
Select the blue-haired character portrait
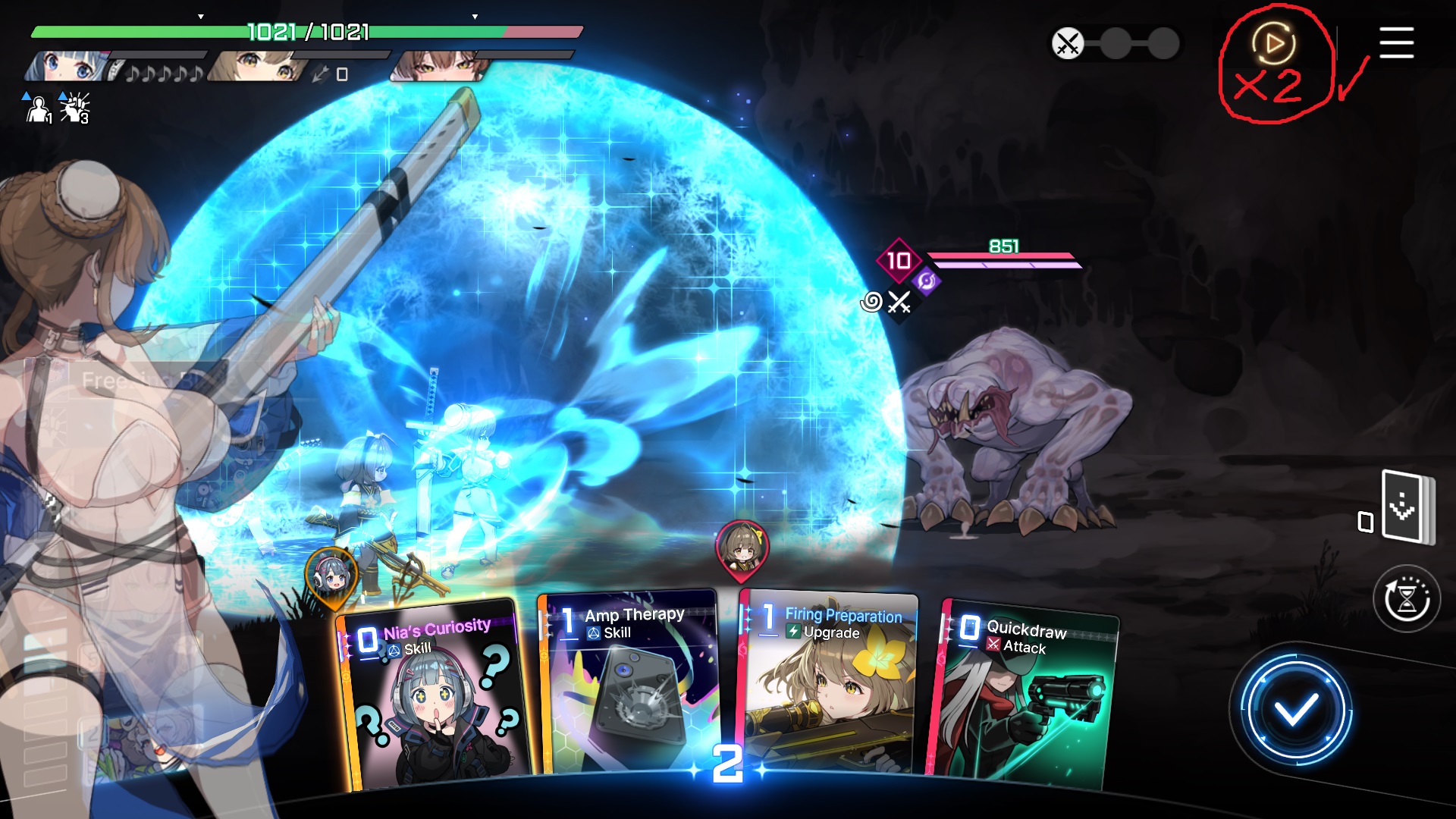[67, 67]
